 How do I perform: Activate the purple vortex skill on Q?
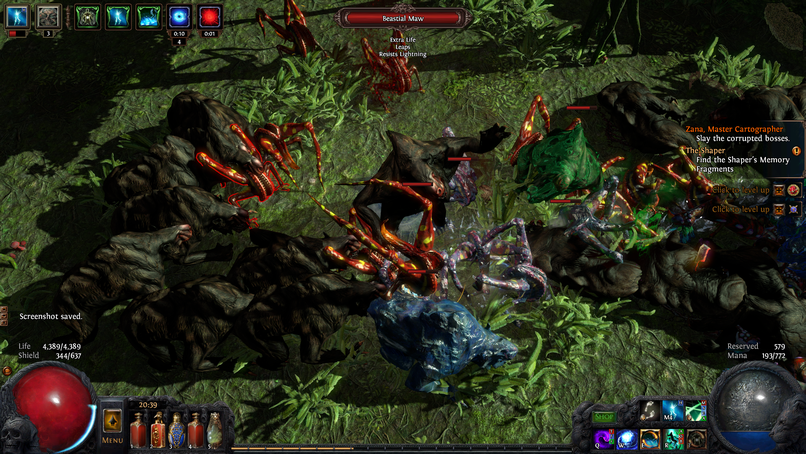pyautogui.click(x=604, y=440)
